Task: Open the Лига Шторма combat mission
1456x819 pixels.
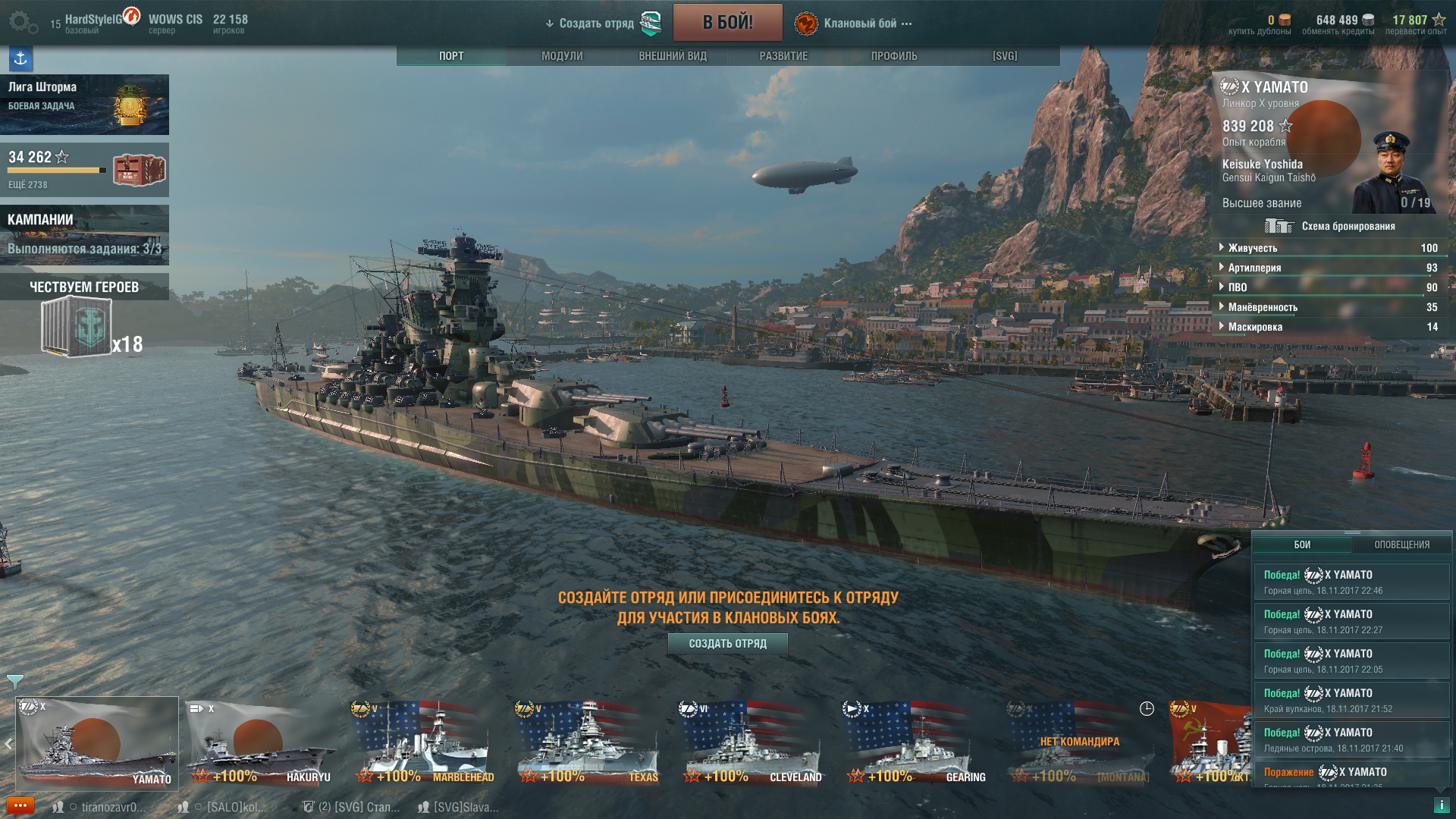Action: click(x=84, y=104)
